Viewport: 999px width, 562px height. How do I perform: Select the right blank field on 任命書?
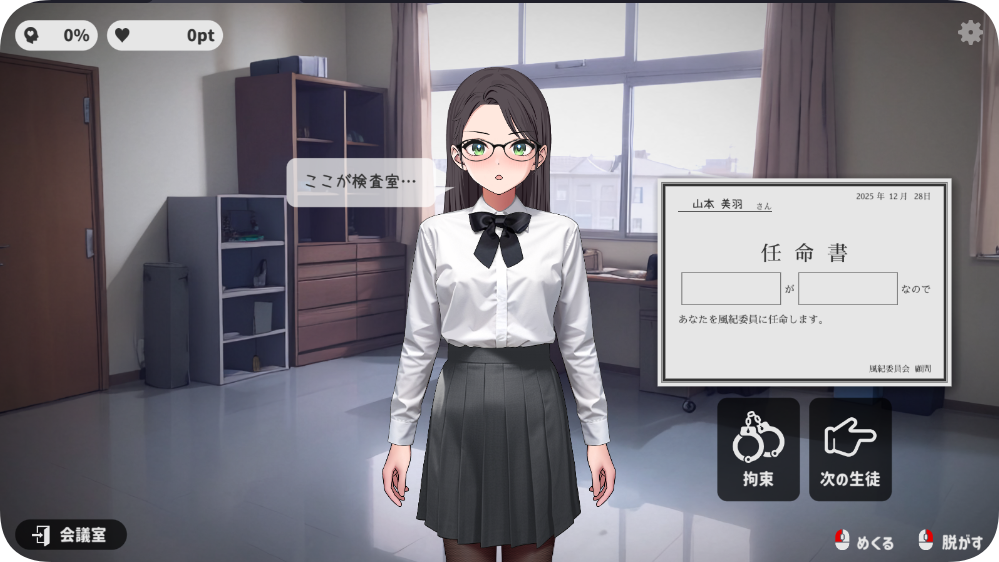(847, 288)
